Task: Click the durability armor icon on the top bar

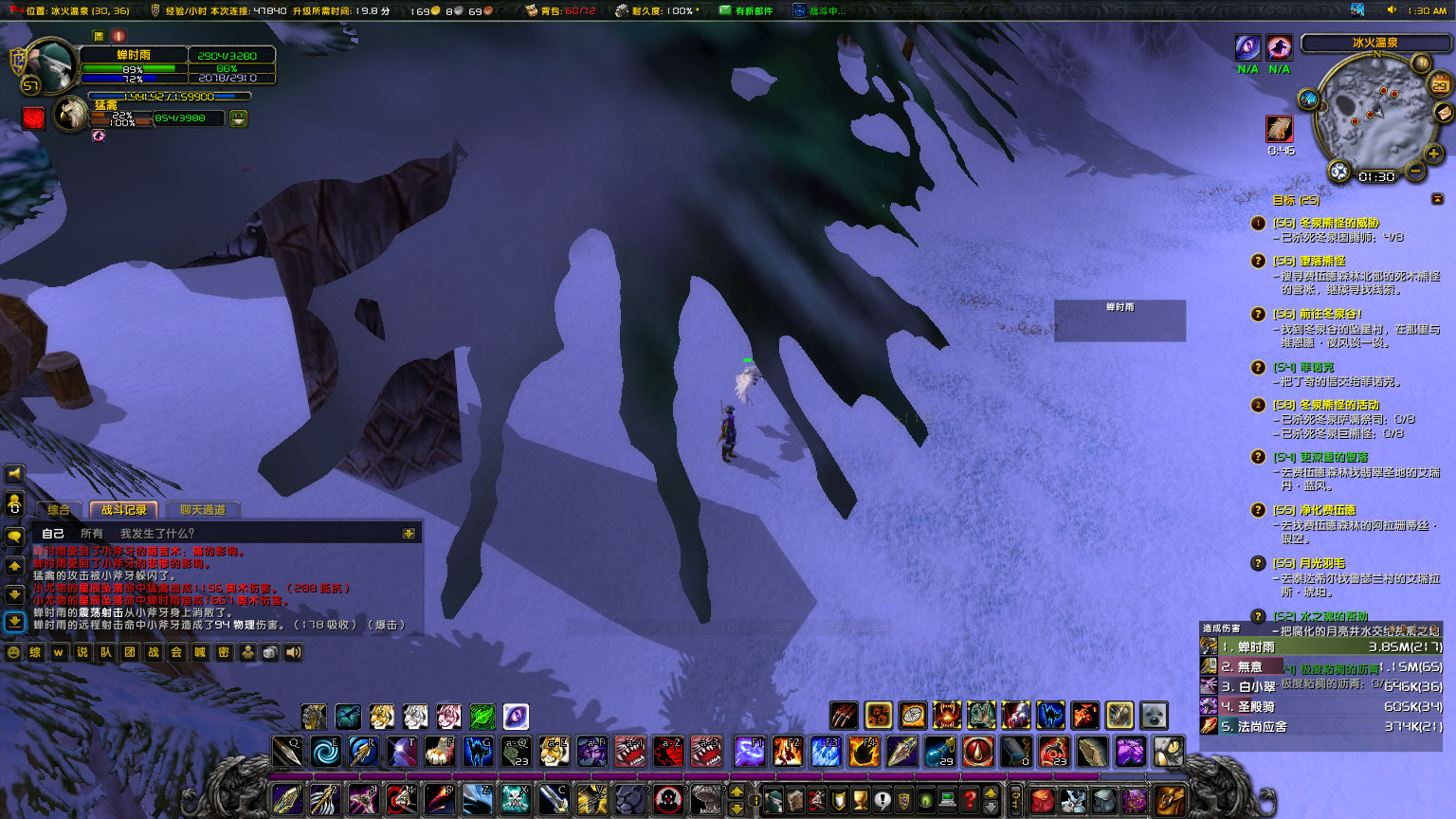Action: [621, 12]
